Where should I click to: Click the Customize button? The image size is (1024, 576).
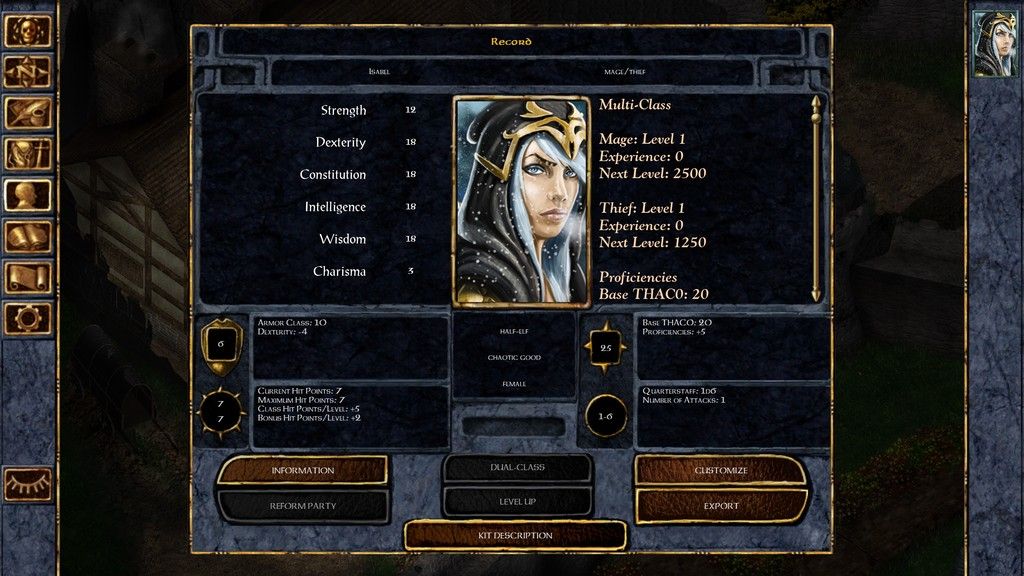721,470
